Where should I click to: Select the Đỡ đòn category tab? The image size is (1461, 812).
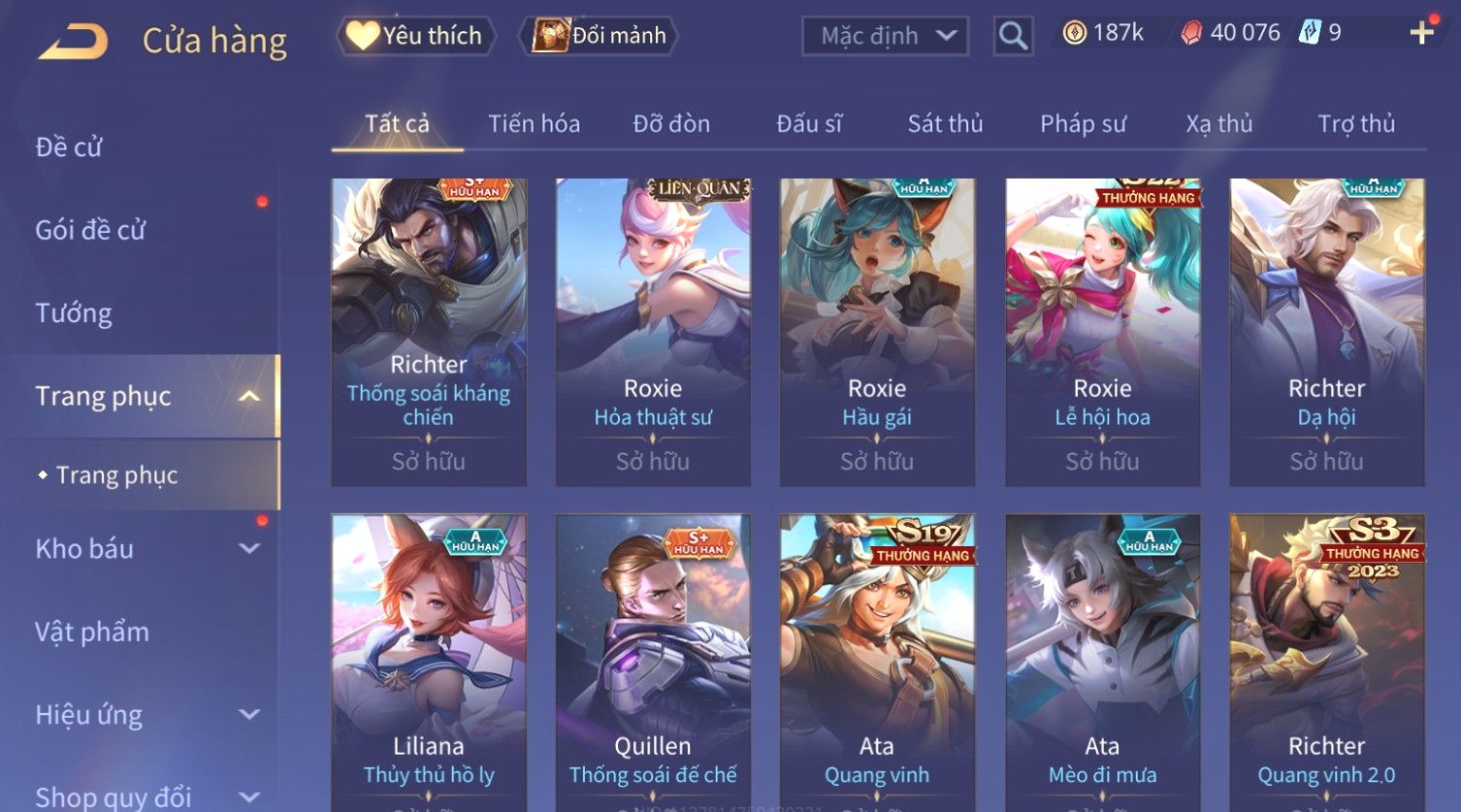[x=671, y=124]
